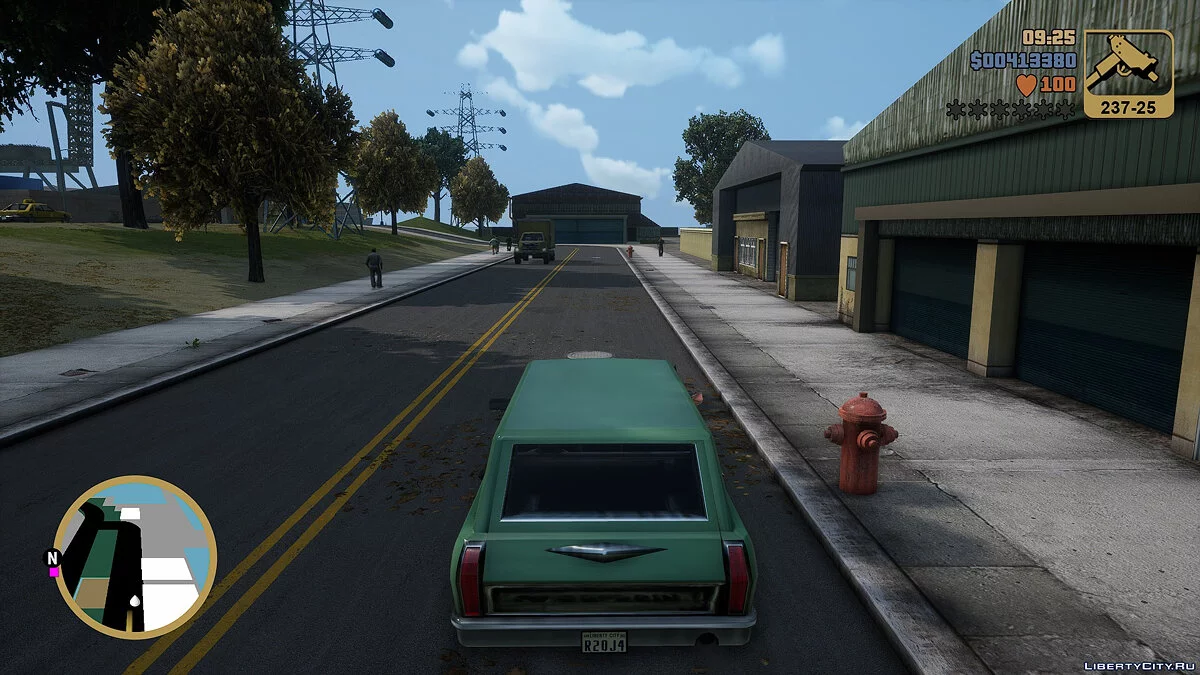Click the pink marker on the radar edge
Image resolution: width=1200 pixels, height=675 pixels.
[55, 572]
